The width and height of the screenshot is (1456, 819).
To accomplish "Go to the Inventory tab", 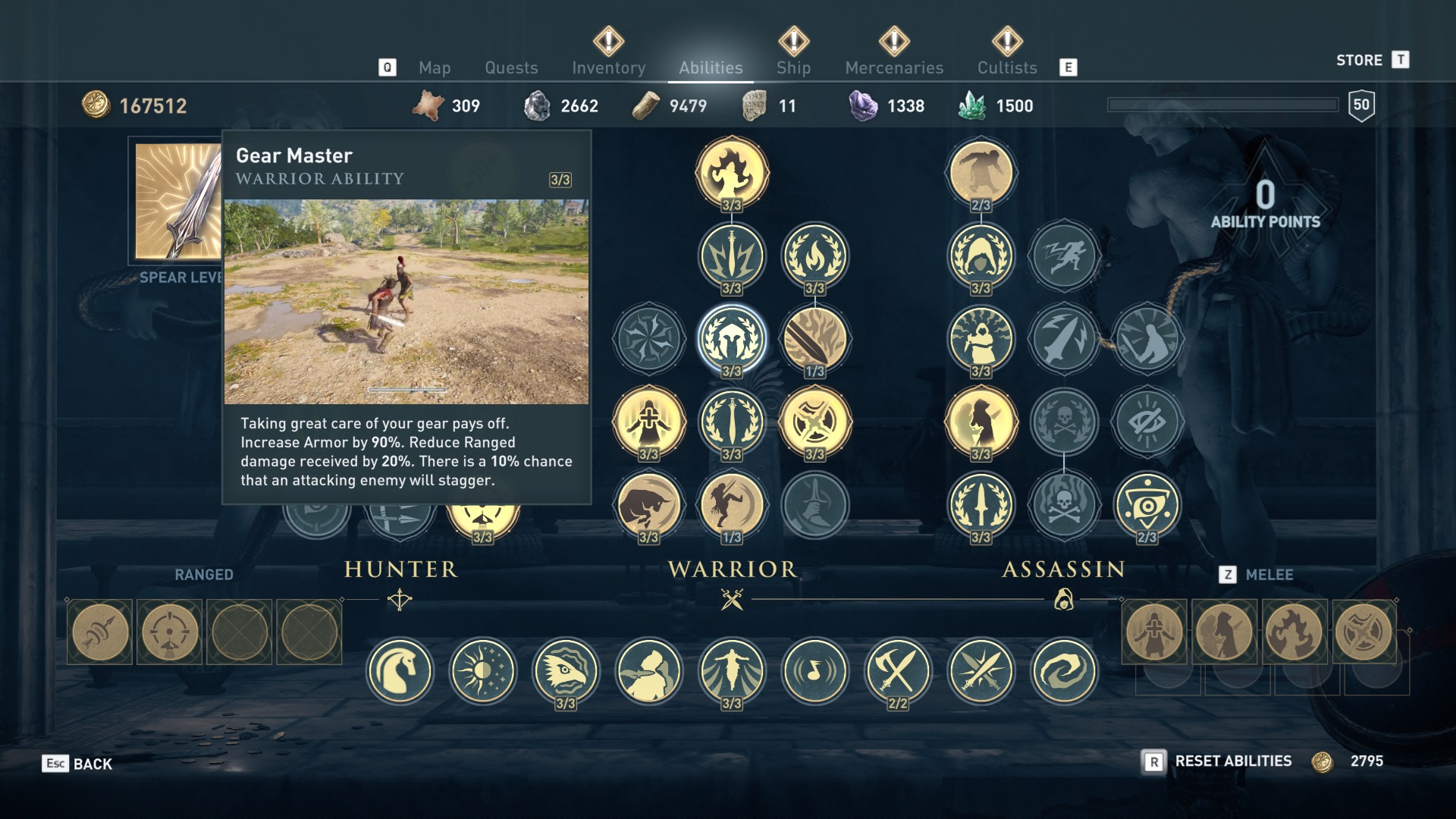I will tap(608, 67).
